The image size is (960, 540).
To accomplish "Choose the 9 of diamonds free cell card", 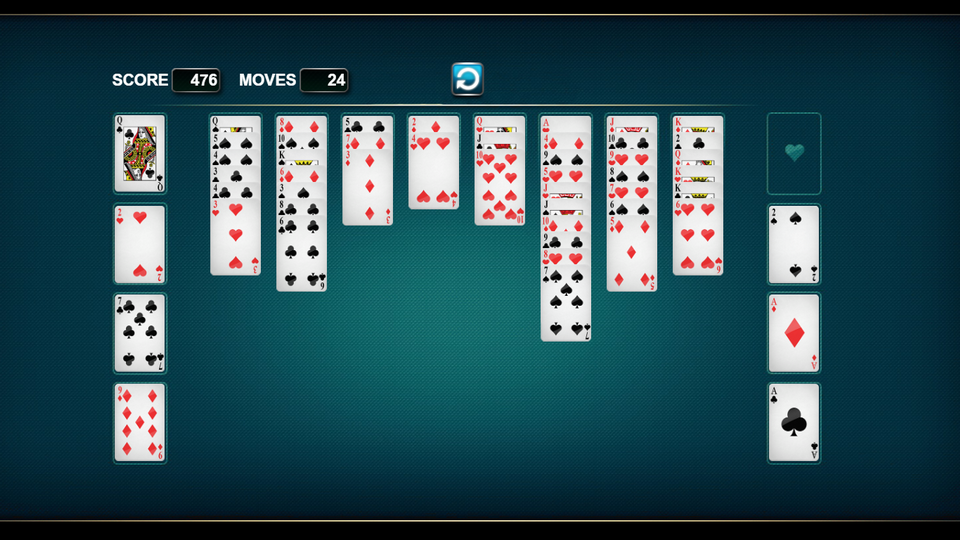I will pyautogui.click(x=139, y=422).
